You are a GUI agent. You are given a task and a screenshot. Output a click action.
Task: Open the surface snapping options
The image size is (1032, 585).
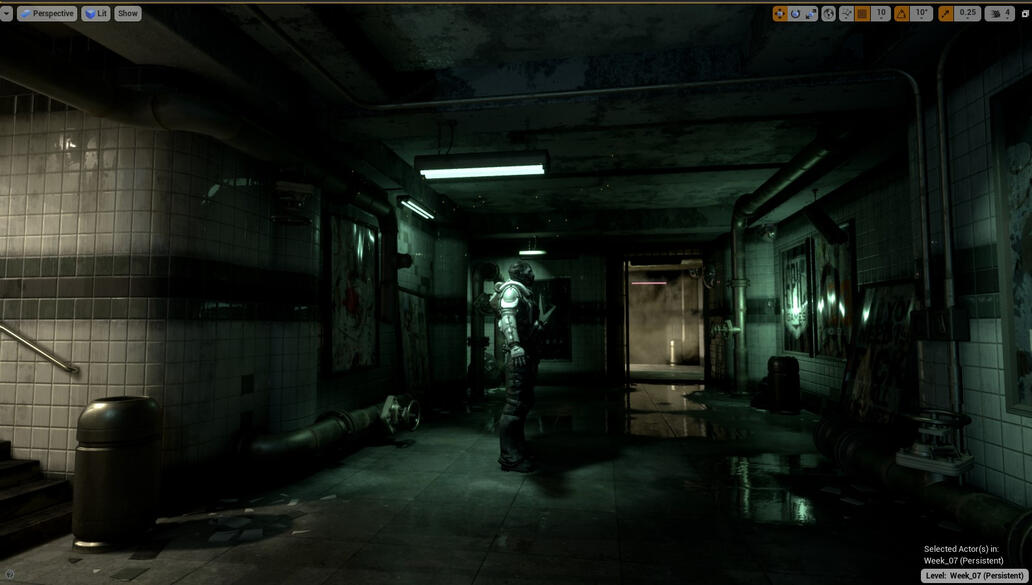(x=846, y=13)
